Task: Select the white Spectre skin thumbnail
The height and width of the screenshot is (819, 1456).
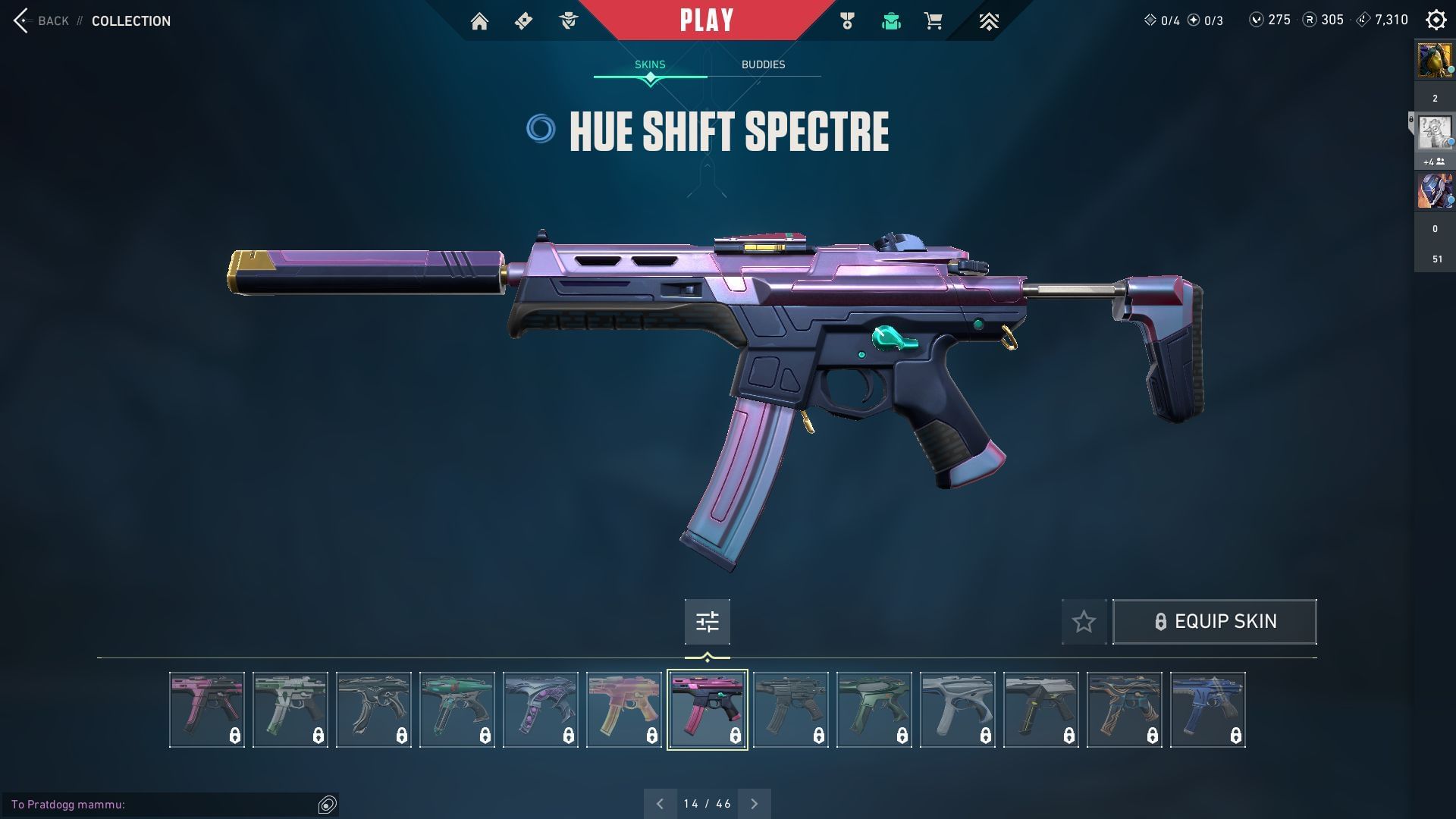Action: (957, 710)
